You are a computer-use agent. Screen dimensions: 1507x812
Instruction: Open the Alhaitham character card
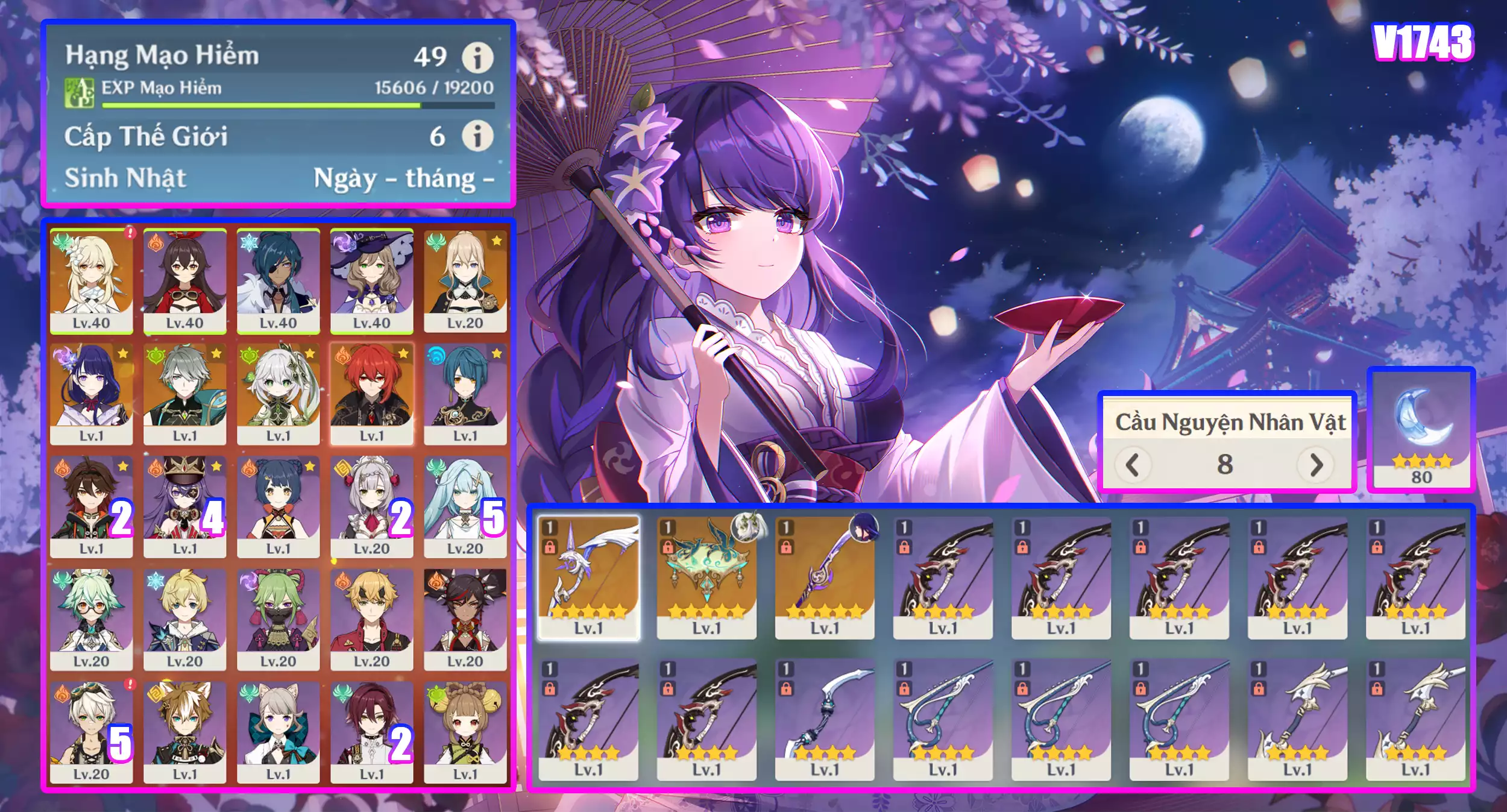coord(184,393)
